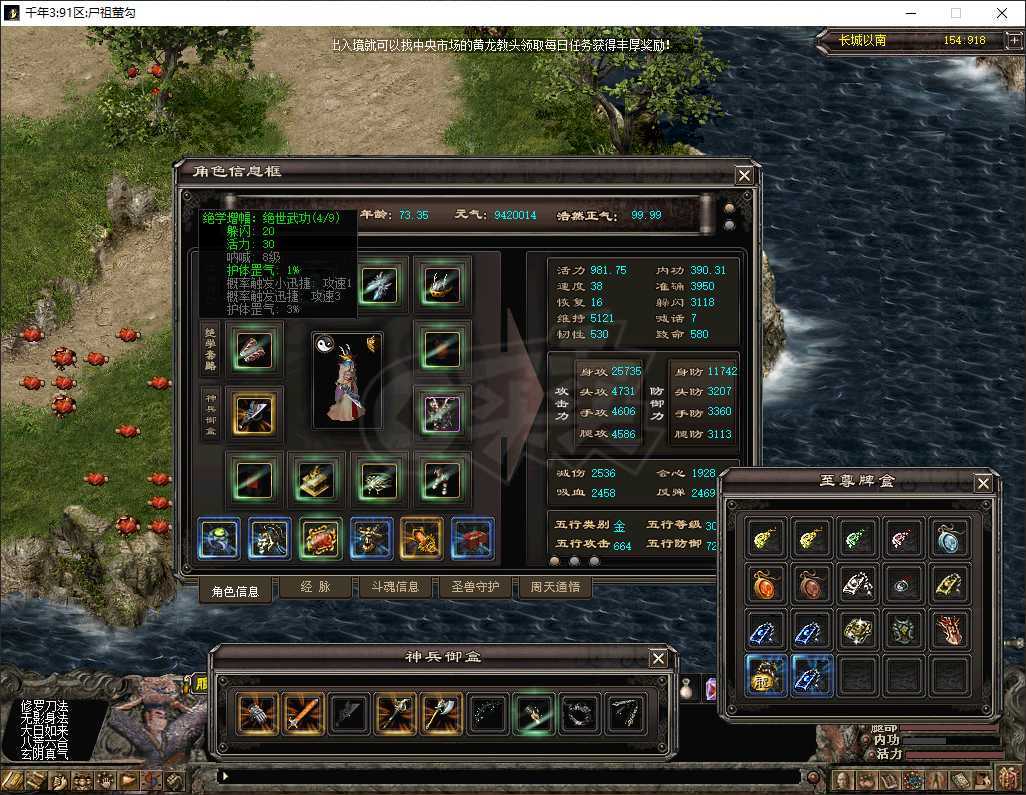The image size is (1026, 795).
Task: Close the 角色信息框 character window
Action: (743, 175)
